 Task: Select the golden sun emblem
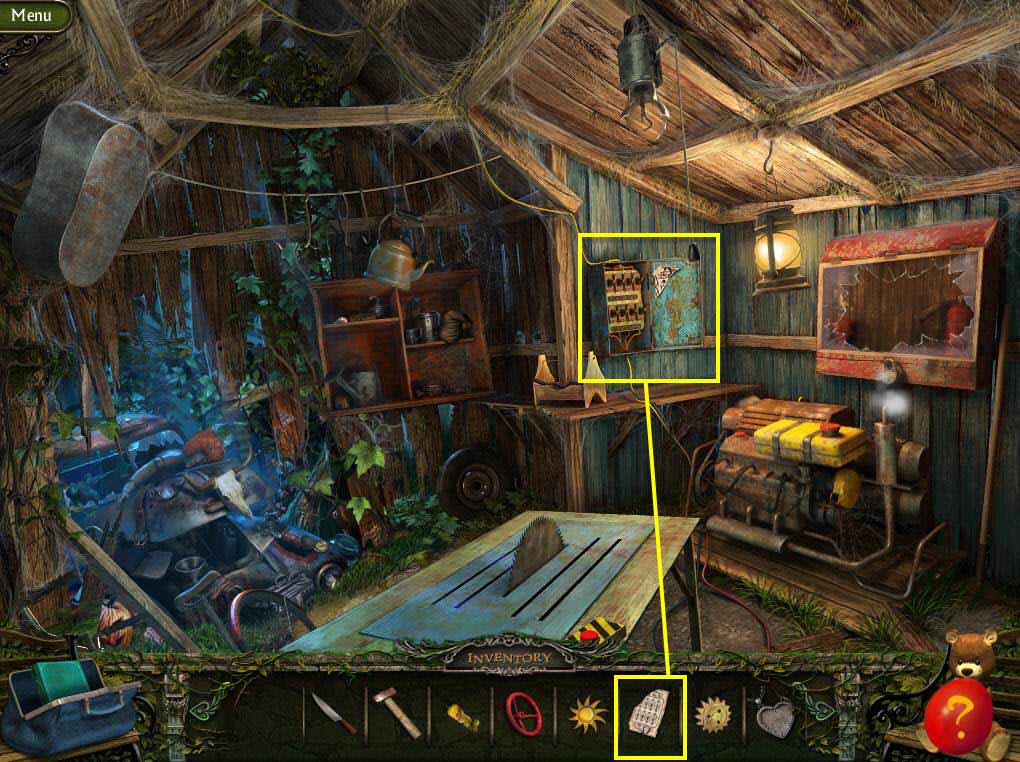pos(587,715)
